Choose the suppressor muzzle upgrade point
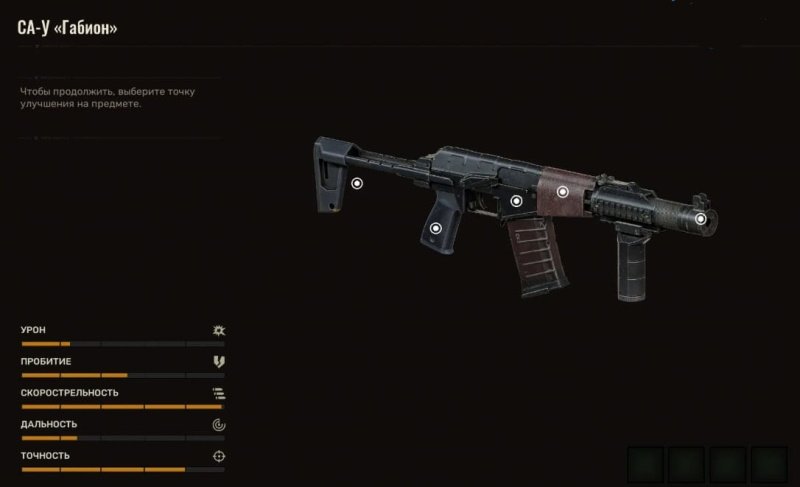800x487 pixels. (700, 218)
